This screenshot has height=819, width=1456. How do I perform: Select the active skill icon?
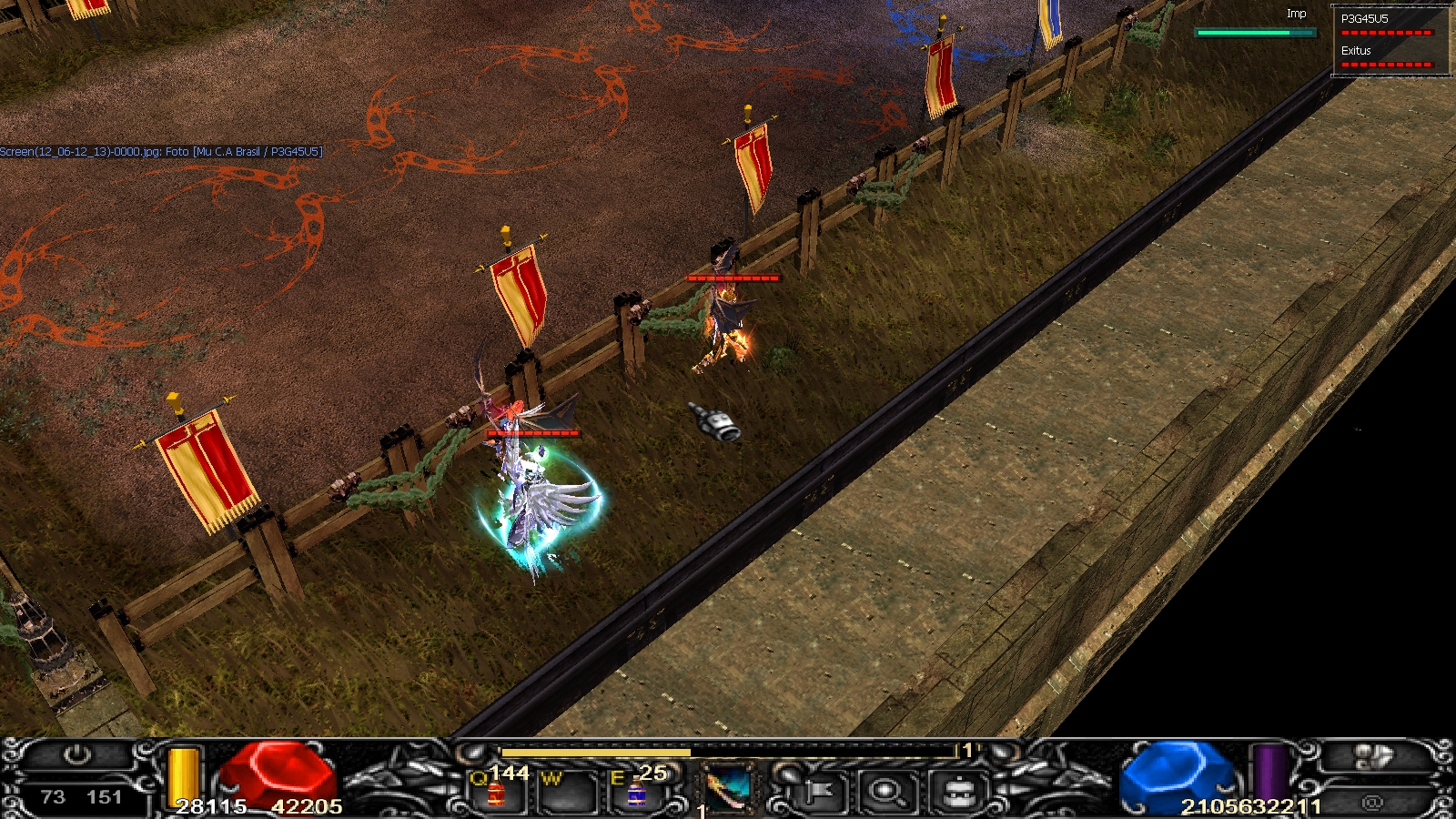tap(729, 790)
